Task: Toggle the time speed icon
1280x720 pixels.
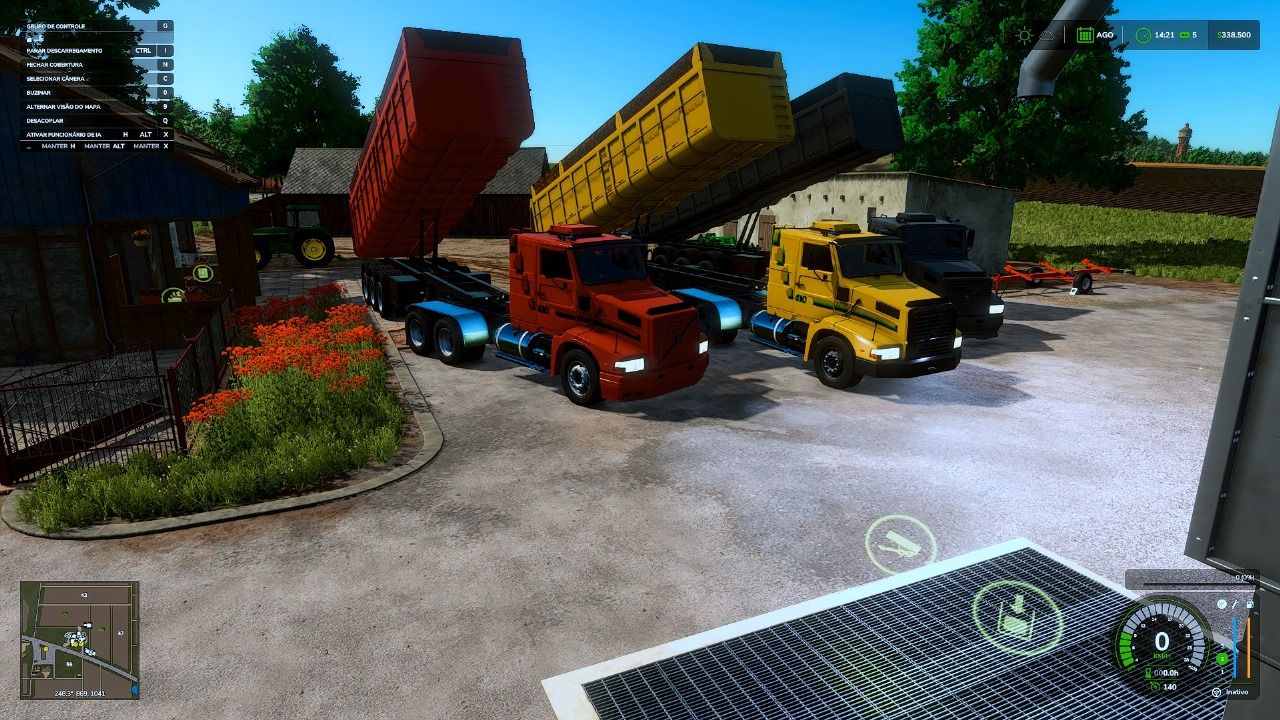Action: pyautogui.click(x=1185, y=35)
